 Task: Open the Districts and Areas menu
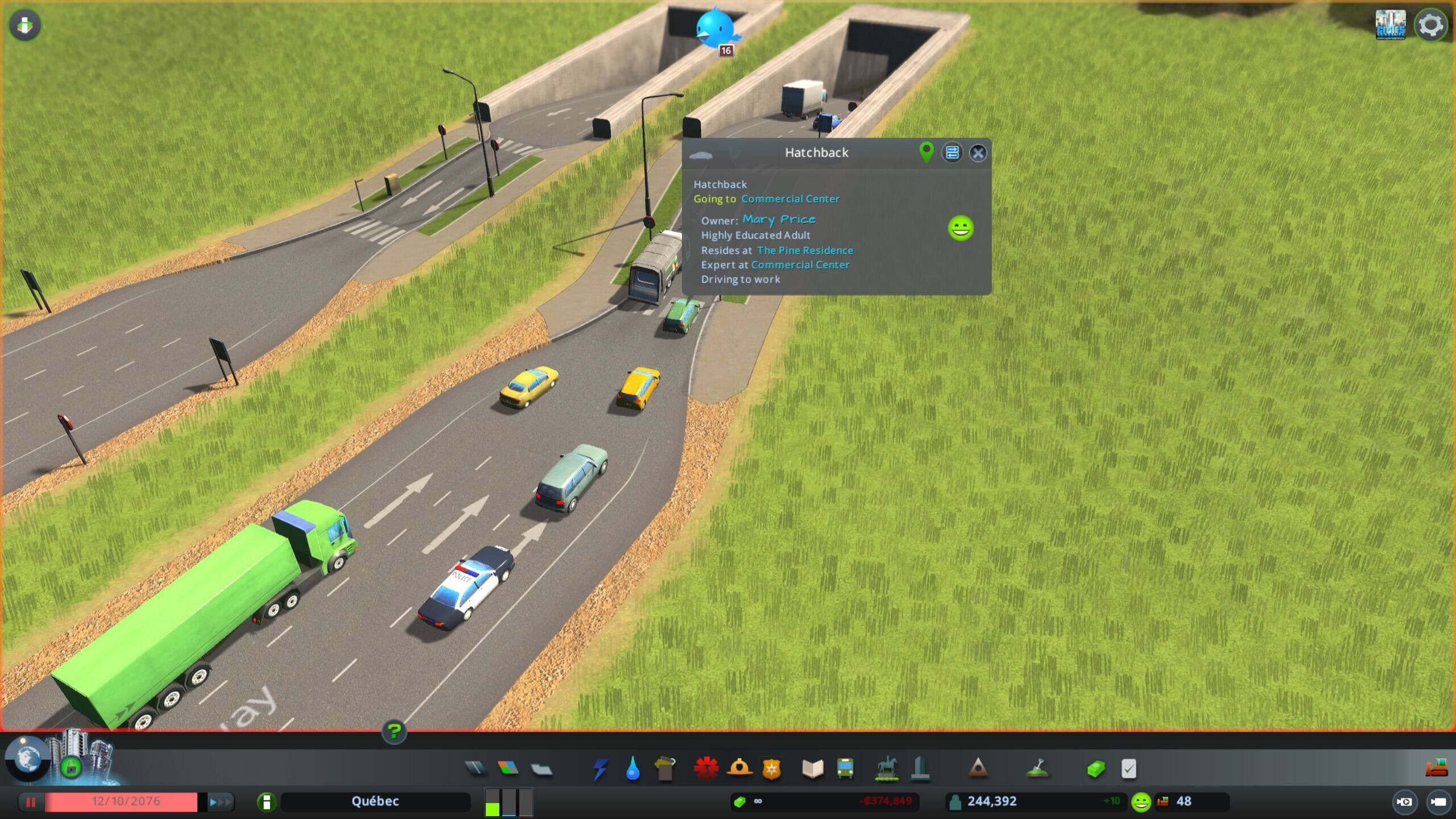click(x=541, y=769)
